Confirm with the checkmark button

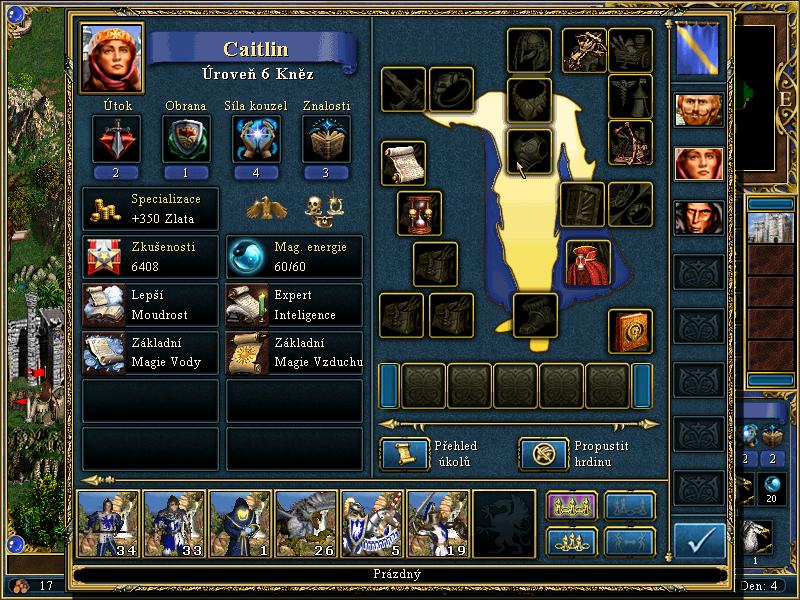699,541
